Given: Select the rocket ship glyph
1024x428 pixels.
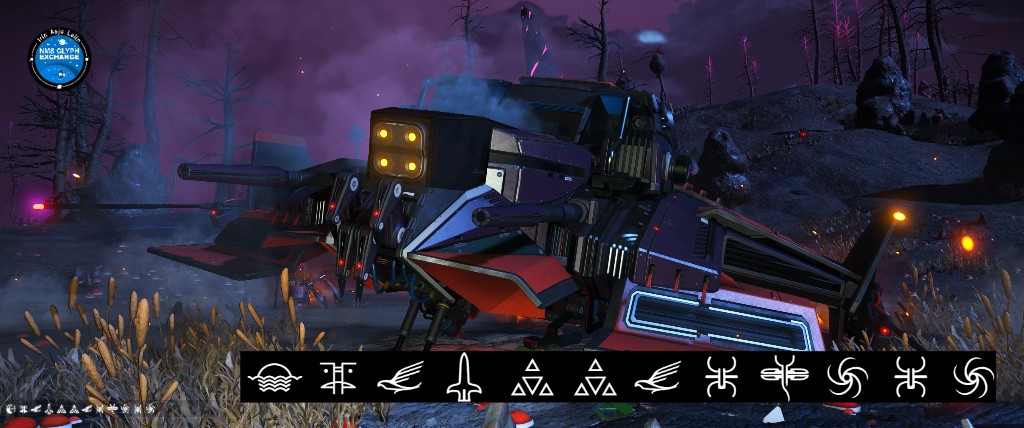Looking at the screenshot, I should point(463,378).
